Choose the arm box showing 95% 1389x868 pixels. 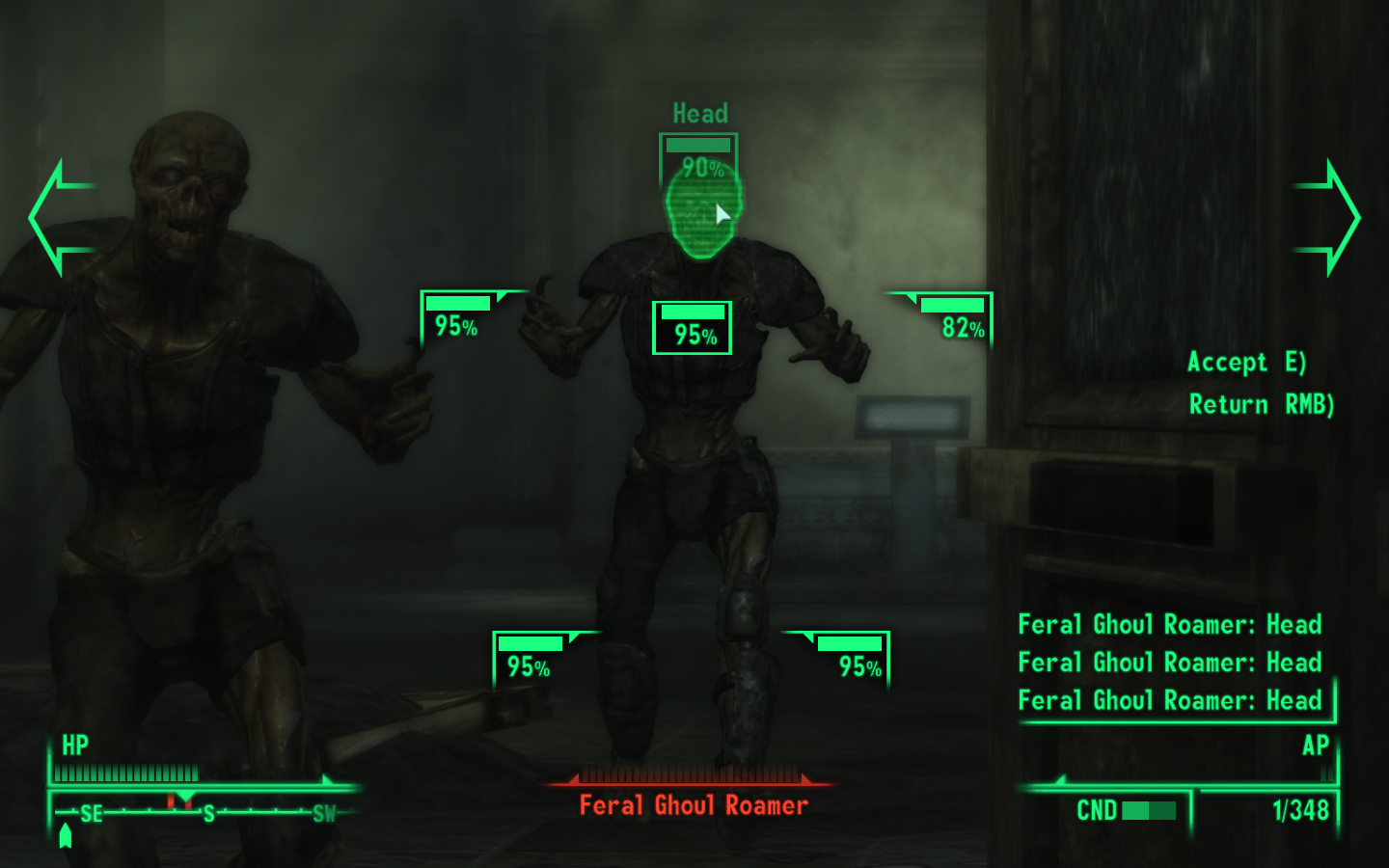point(457,317)
